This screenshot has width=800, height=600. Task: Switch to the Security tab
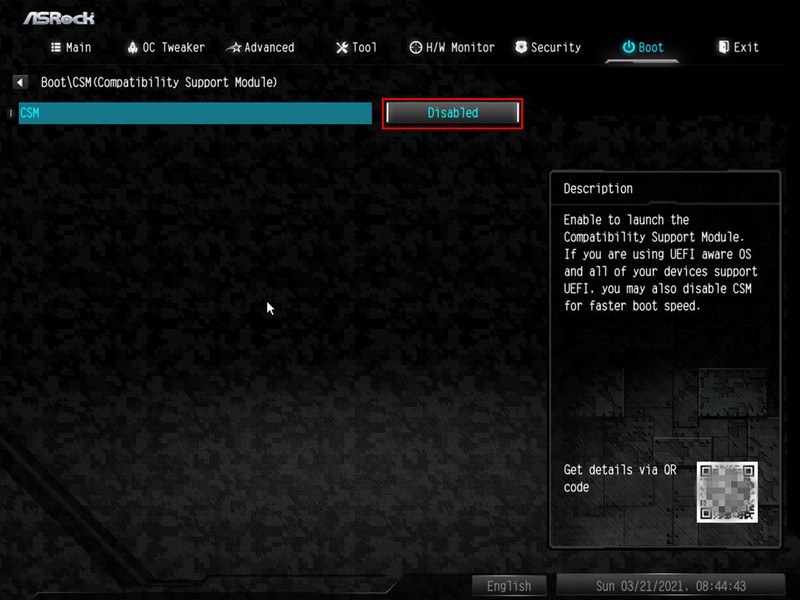[548, 47]
